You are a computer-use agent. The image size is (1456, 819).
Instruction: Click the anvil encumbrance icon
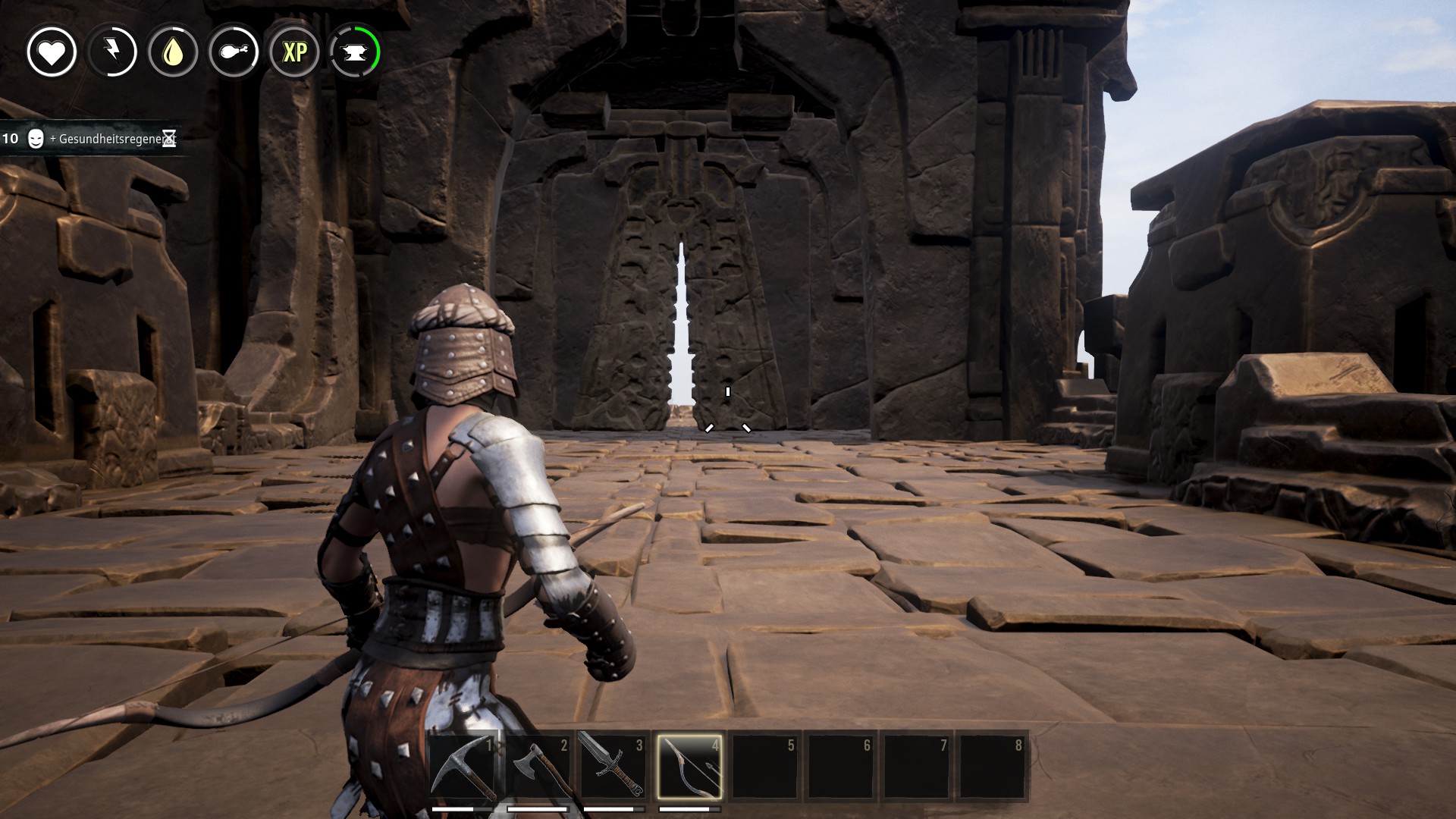[355, 52]
